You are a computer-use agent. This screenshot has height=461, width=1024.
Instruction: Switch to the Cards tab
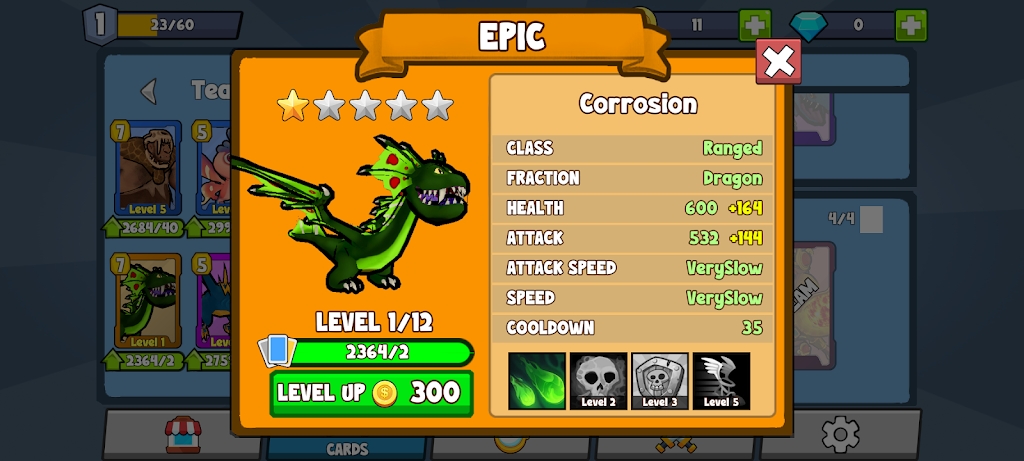(x=347, y=448)
